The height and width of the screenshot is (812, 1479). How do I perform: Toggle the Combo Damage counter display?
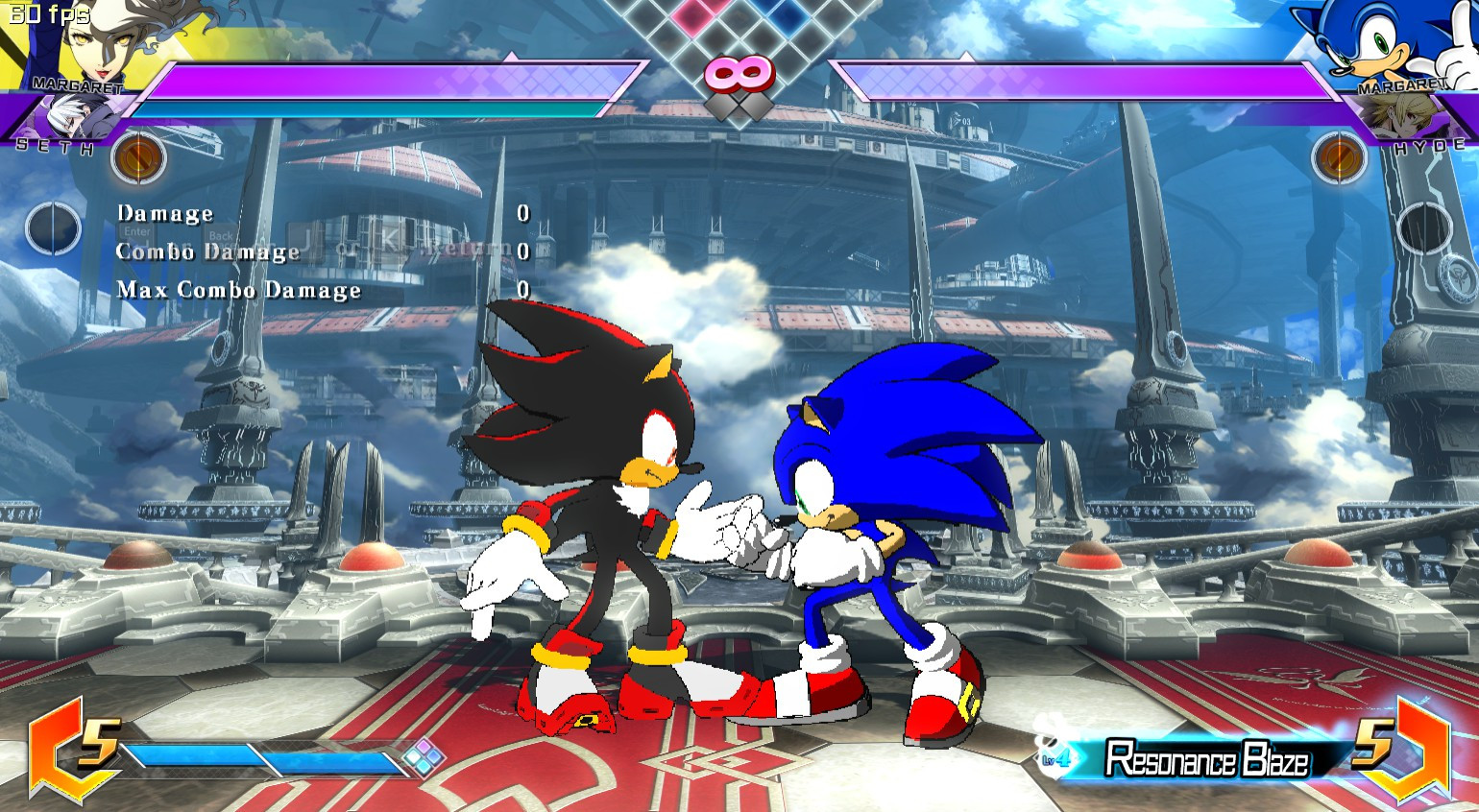[x=206, y=251]
